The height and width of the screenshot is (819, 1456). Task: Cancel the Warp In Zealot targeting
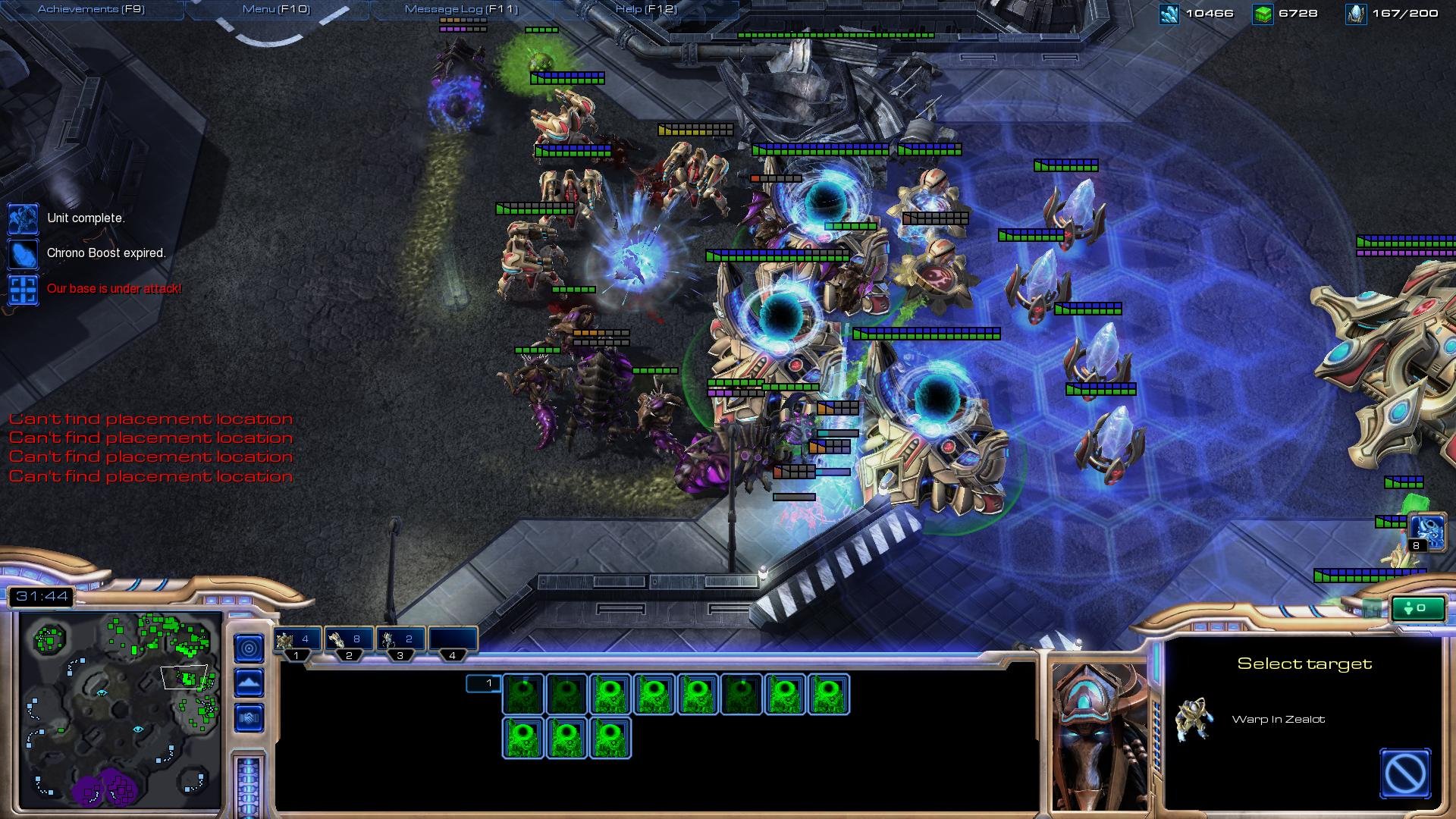(1405, 773)
